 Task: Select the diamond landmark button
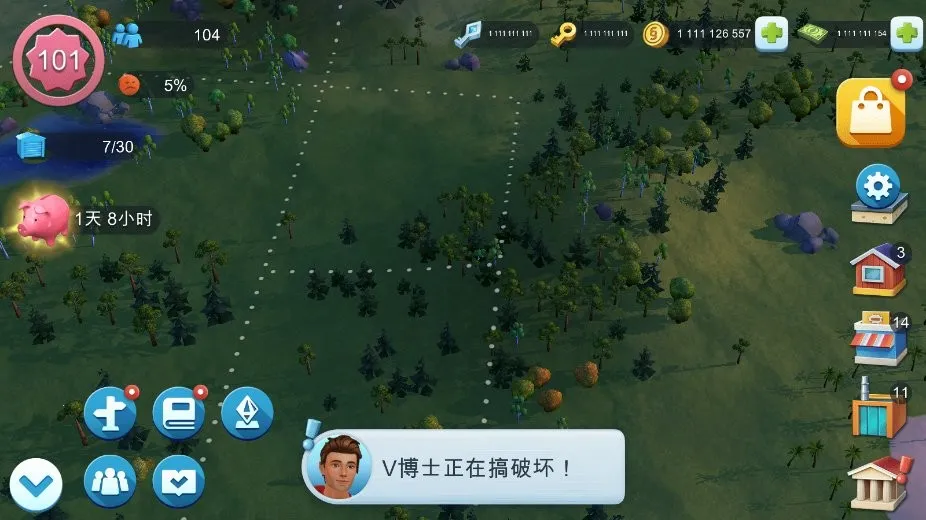point(246,412)
